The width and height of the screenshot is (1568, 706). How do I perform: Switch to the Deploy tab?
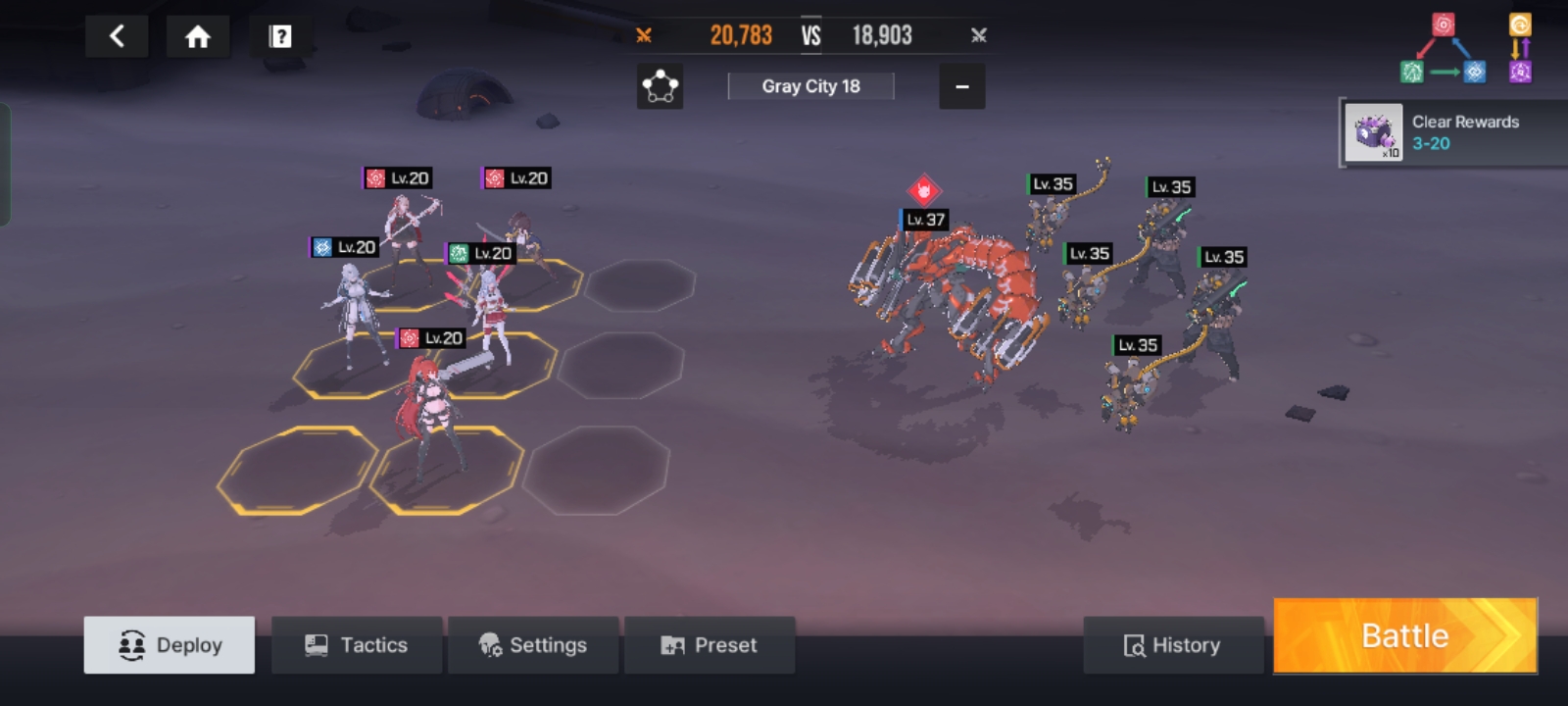pos(170,645)
